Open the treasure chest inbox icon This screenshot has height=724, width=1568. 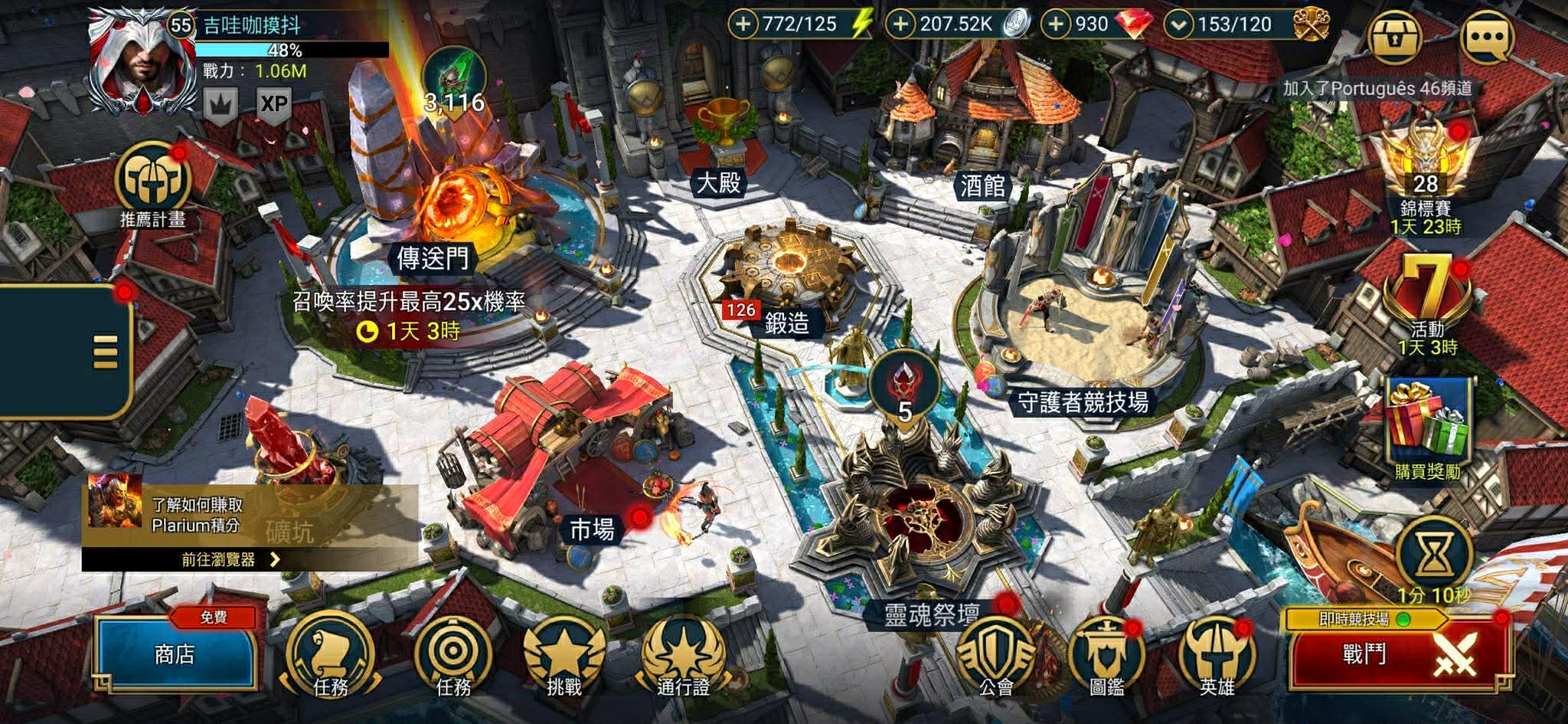[1395, 35]
